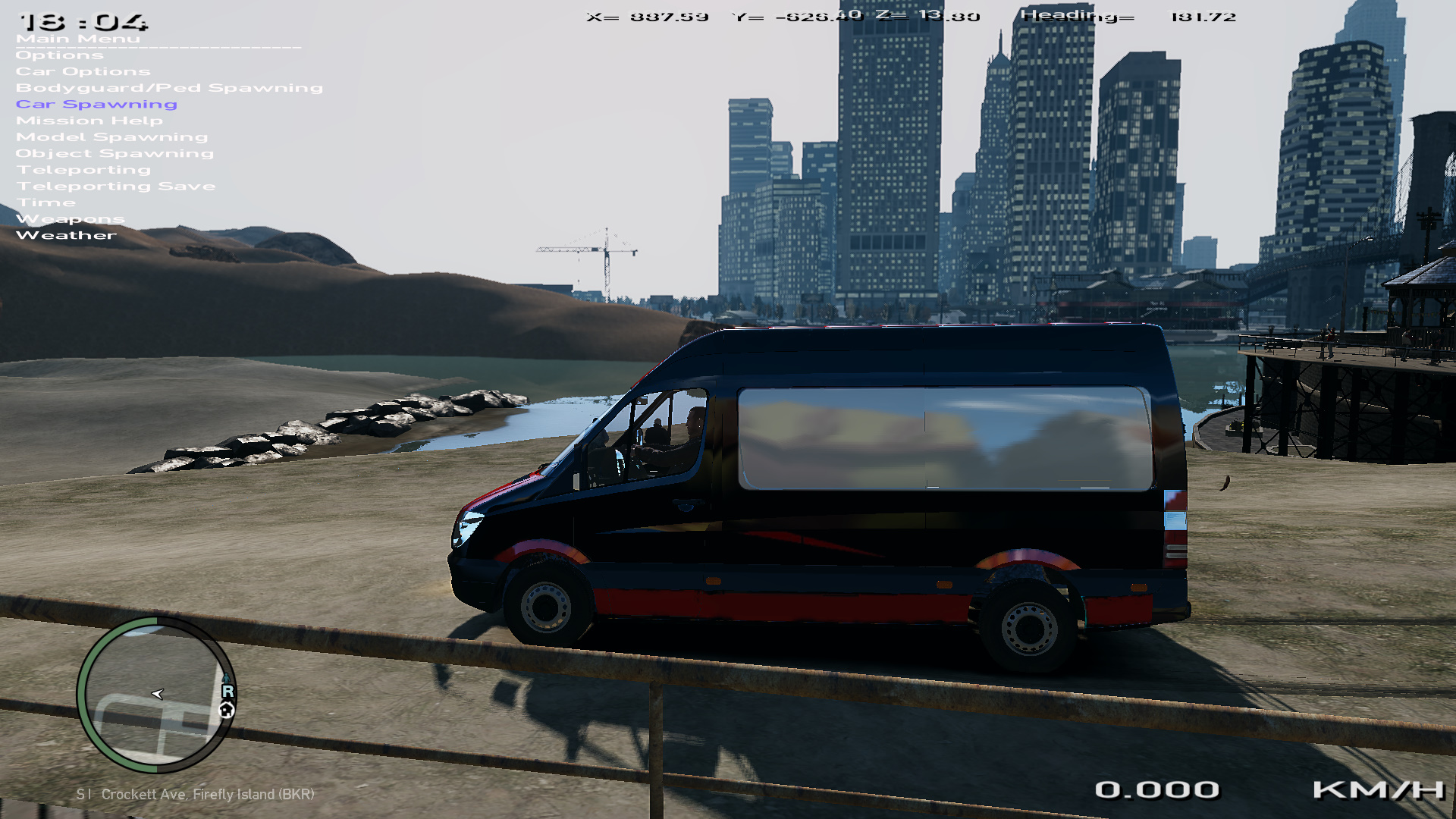Screen dimensions: 1456x819
Task: Select the Time menu entry
Action: [46, 203]
